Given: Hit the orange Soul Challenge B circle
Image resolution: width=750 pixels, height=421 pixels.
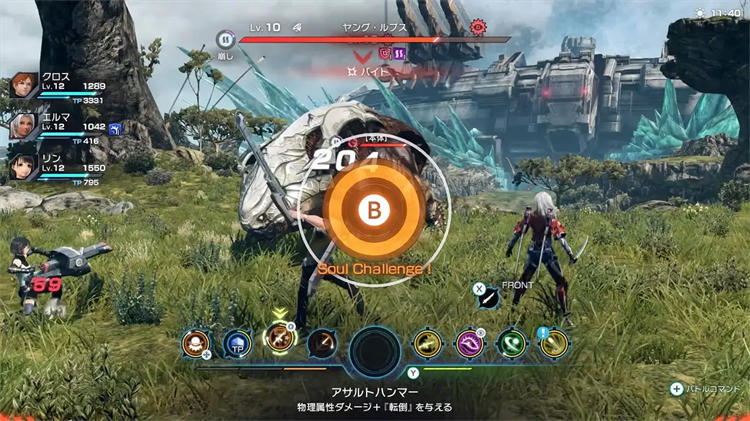Looking at the screenshot, I should click(x=375, y=210).
